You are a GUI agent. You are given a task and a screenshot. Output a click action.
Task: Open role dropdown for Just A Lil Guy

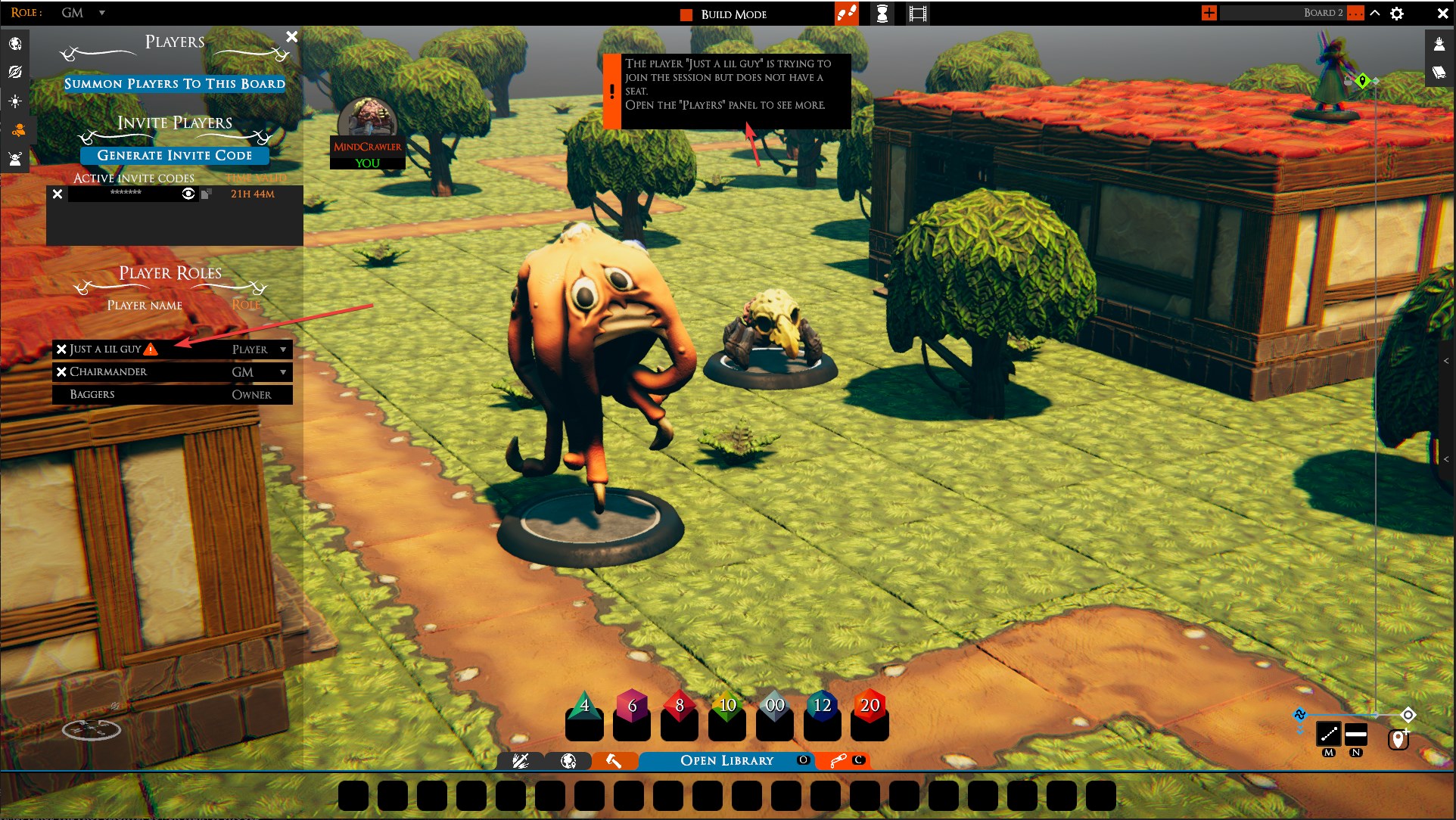[283, 349]
